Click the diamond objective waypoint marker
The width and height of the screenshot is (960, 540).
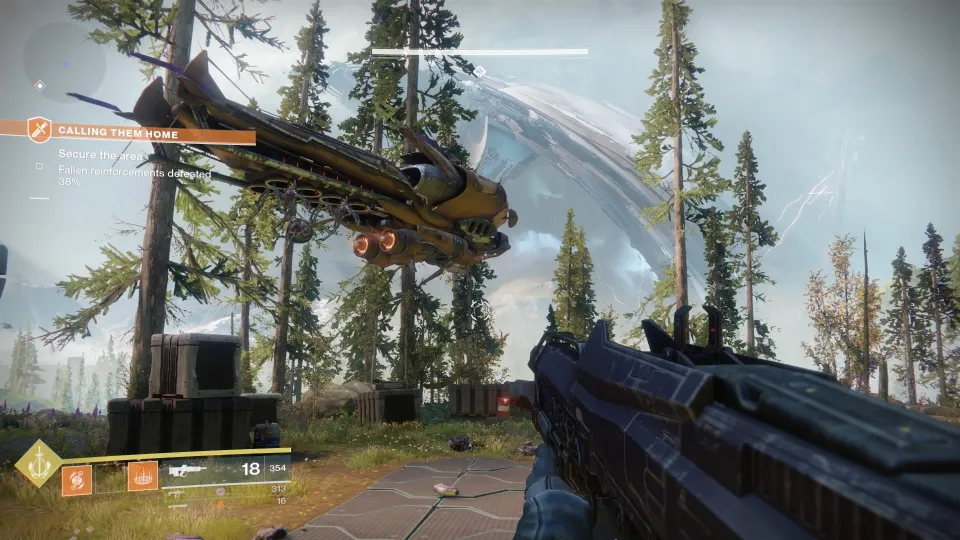(479, 72)
